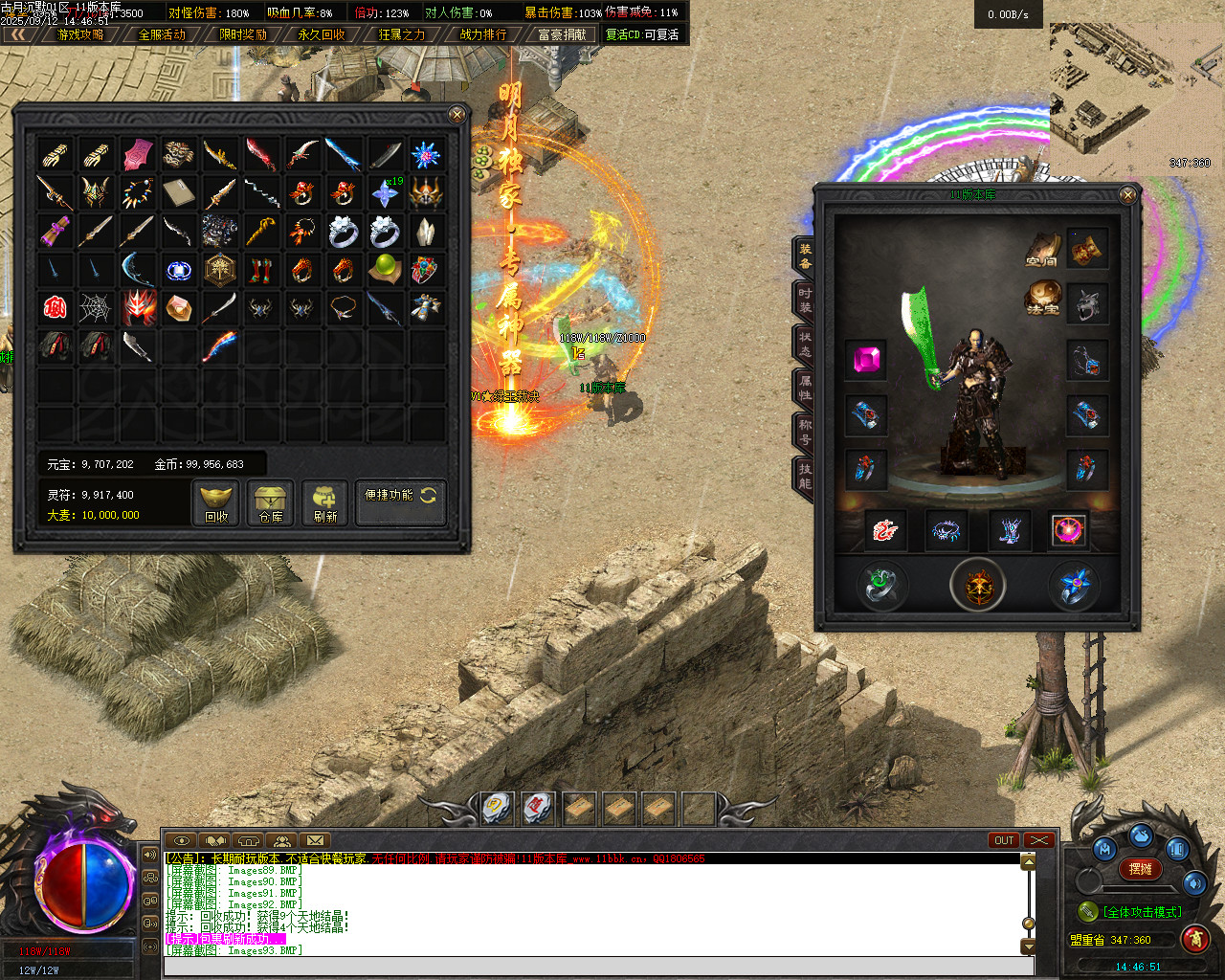Switch to the 属性 attributes tab
Screen dimensions: 1225x980
(805, 389)
